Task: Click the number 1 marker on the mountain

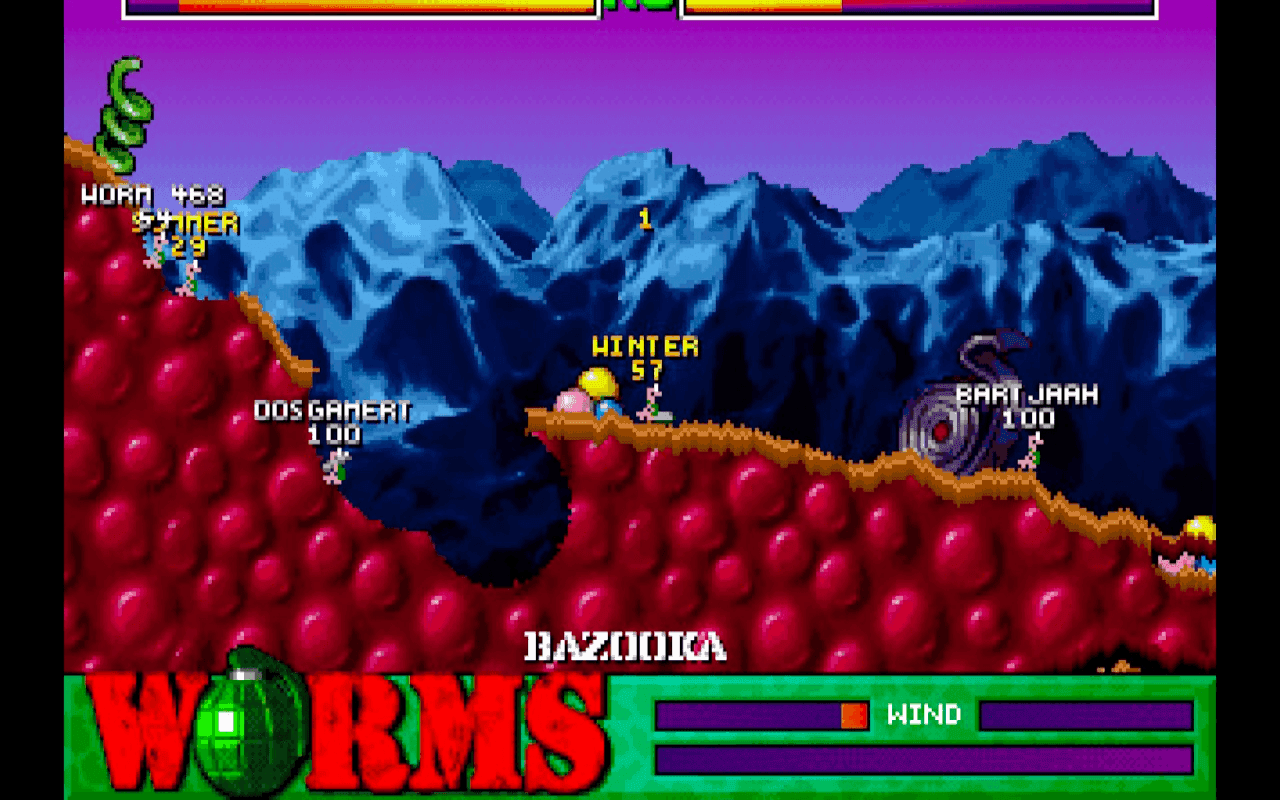Action: click(645, 216)
